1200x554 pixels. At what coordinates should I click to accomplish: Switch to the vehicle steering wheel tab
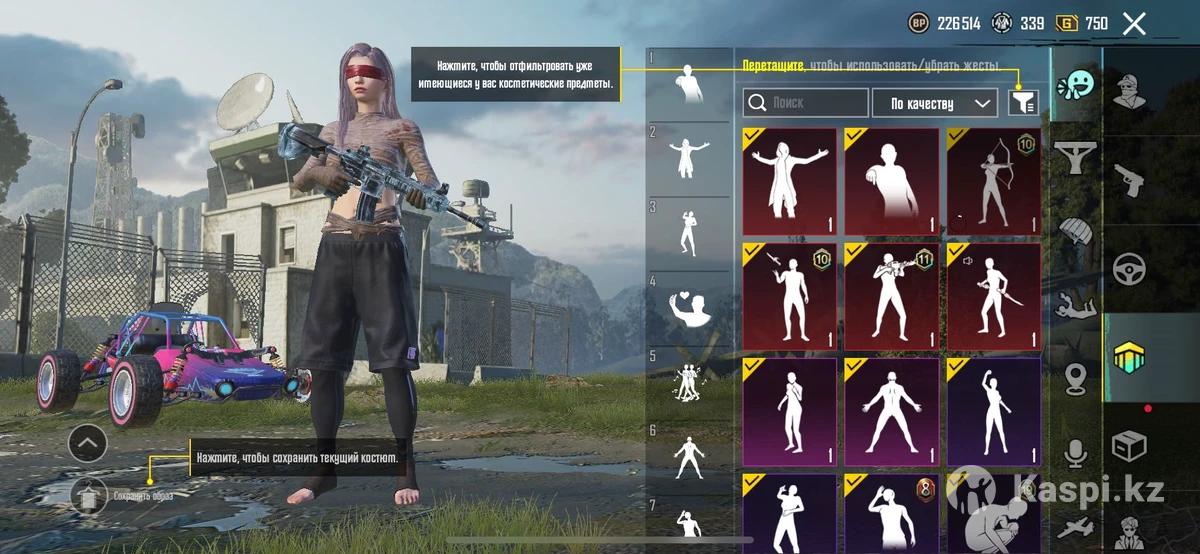(x=1130, y=270)
